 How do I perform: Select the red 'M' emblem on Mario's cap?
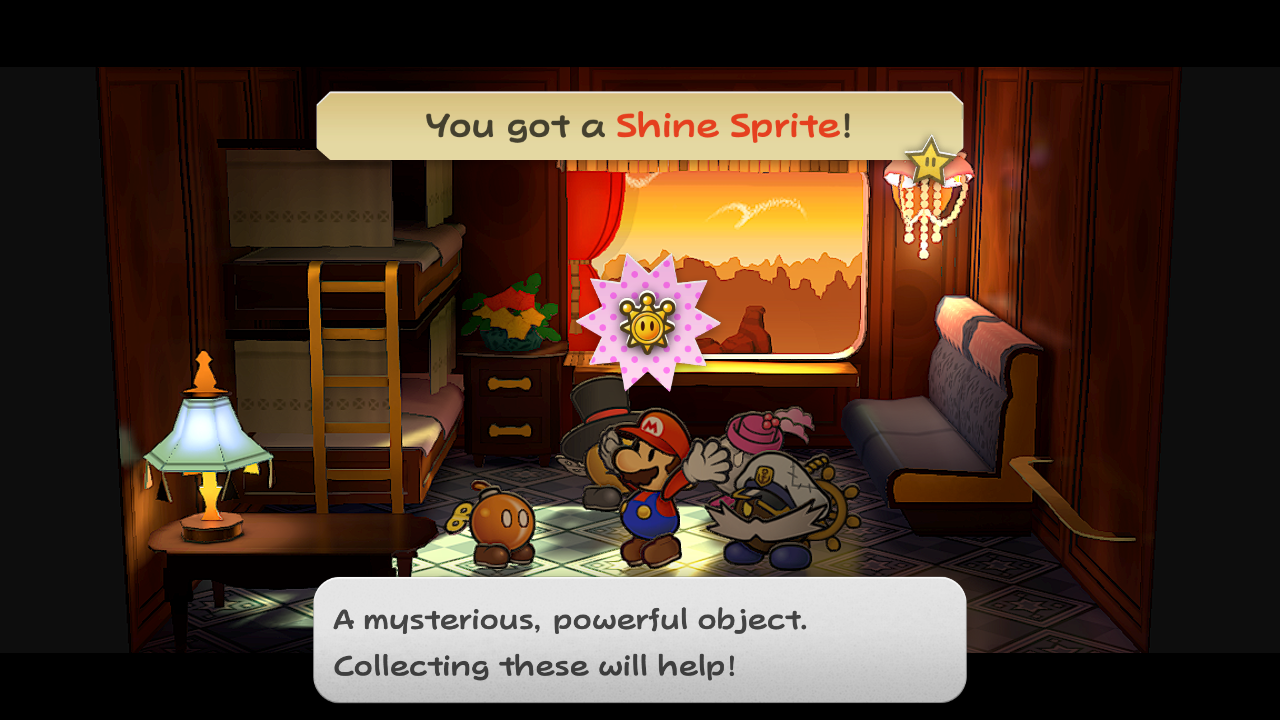point(652,424)
